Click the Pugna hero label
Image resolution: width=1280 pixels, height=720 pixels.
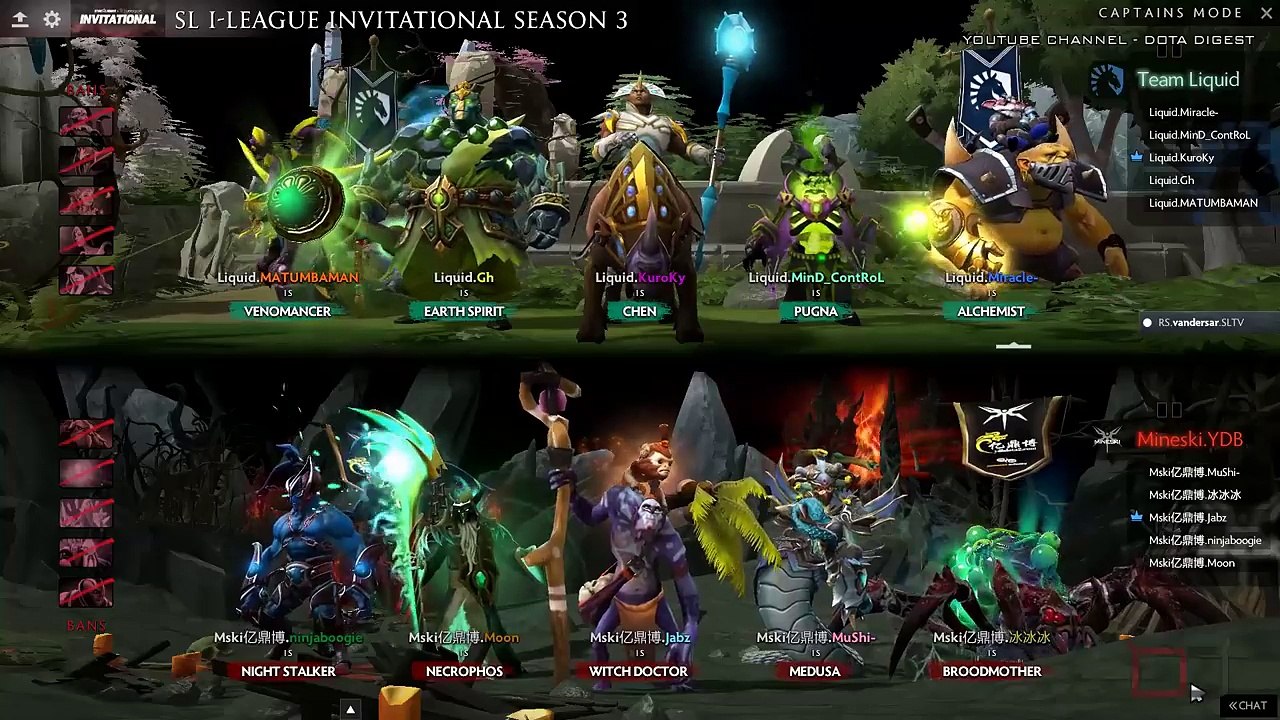[x=816, y=311]
